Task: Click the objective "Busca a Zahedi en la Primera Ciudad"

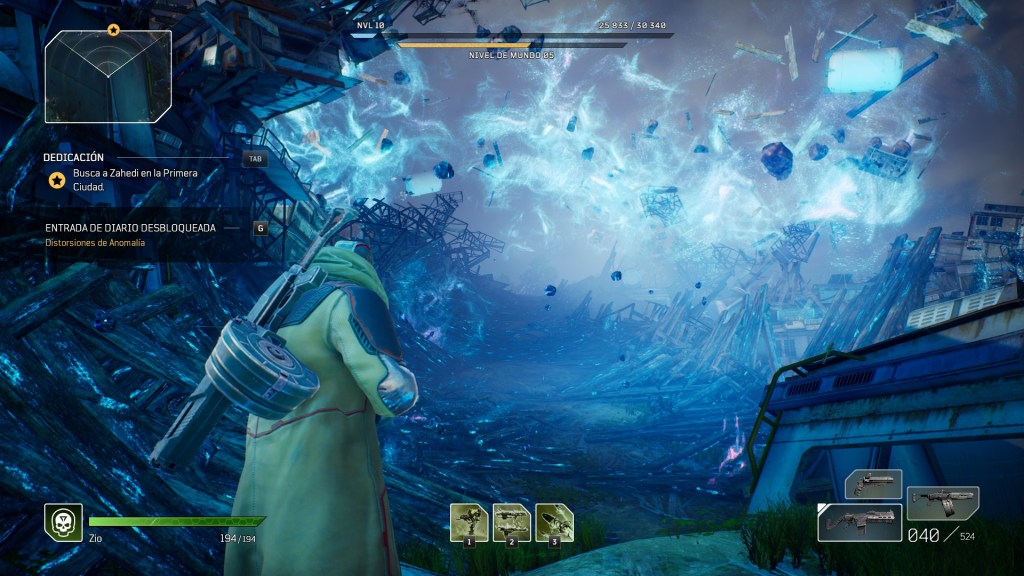Action: (x=135, y=179)
